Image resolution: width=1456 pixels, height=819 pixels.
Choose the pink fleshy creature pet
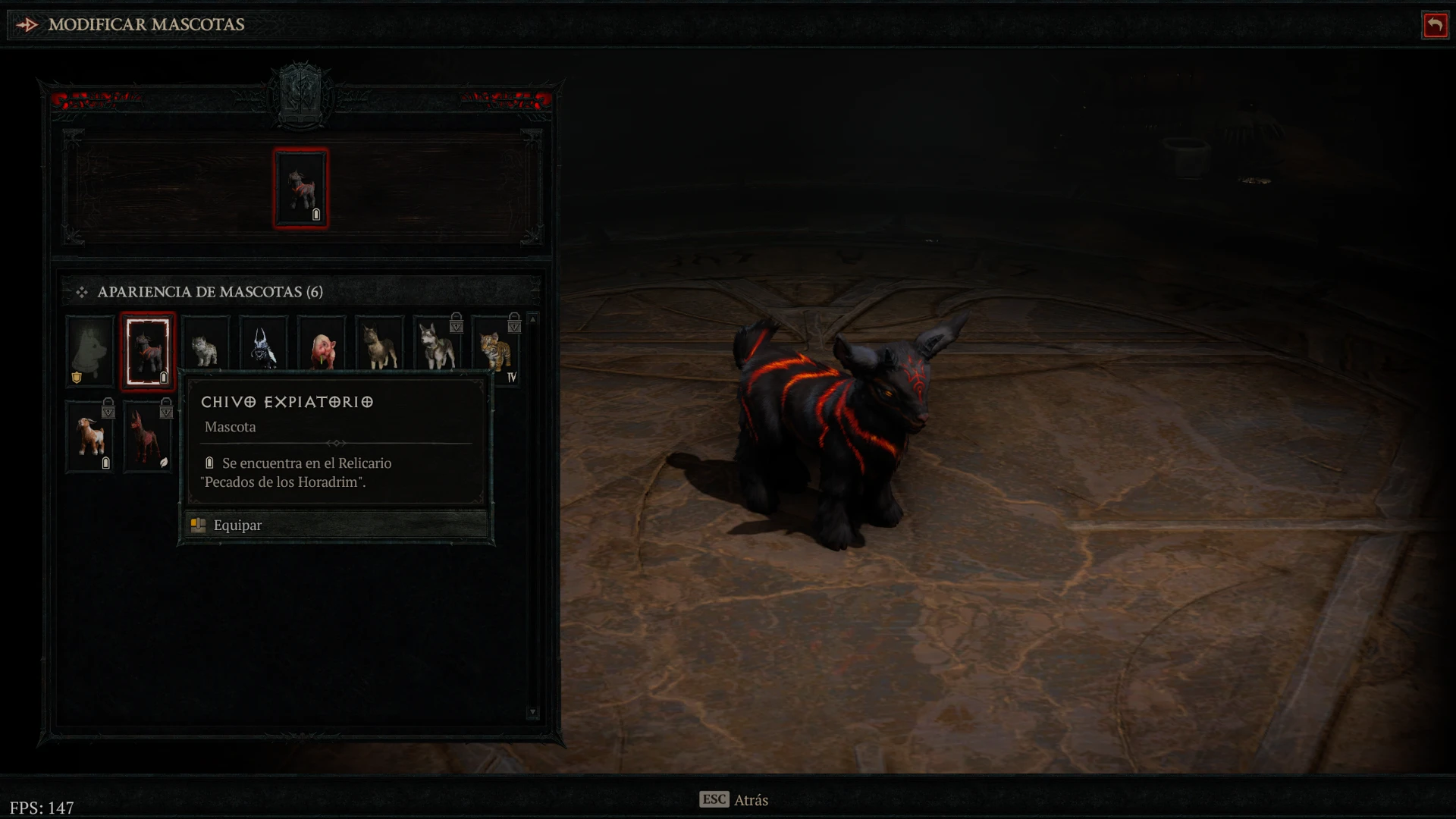coord(322,350)
